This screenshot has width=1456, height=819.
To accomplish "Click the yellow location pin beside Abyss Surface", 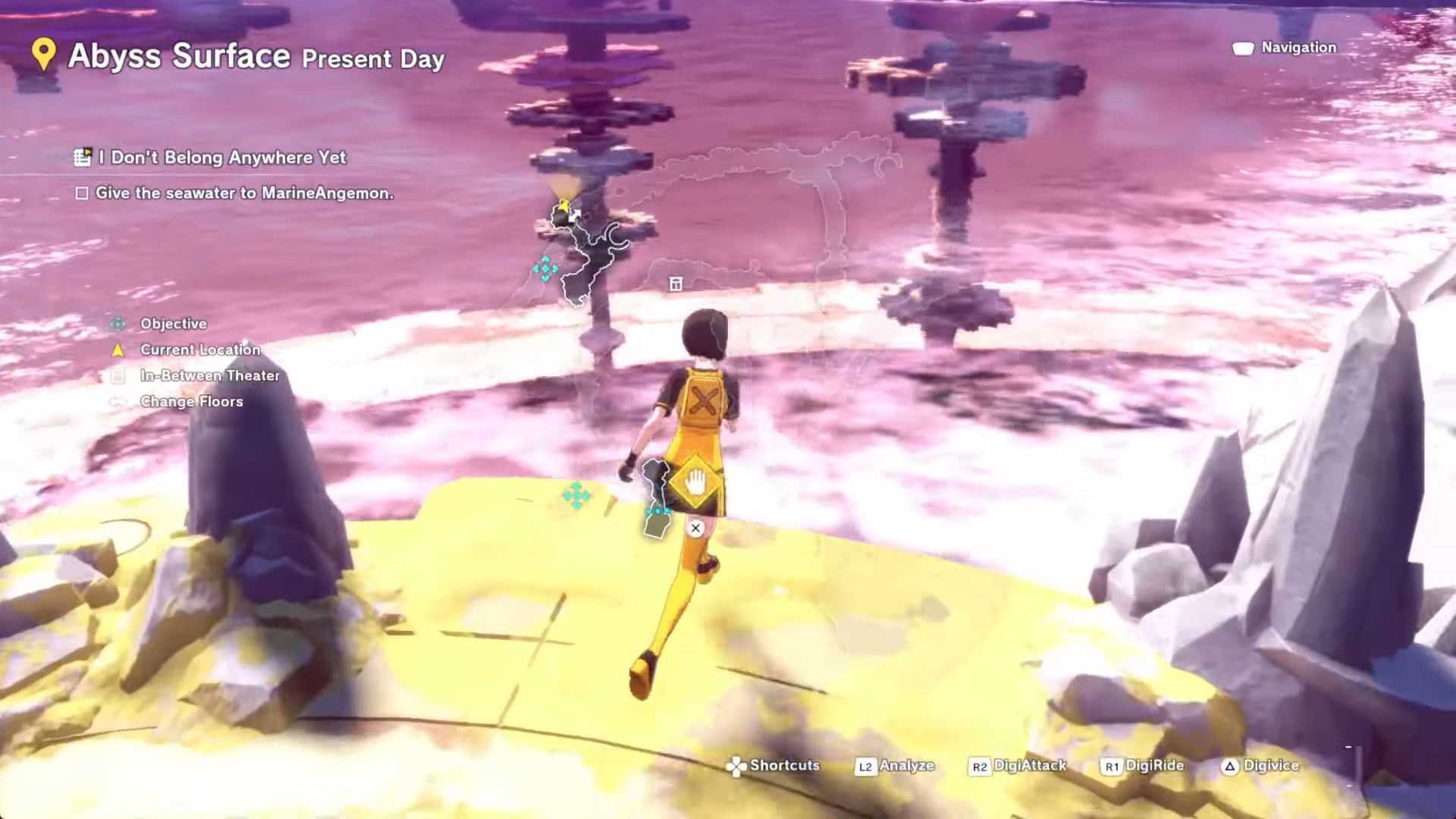I will pos(44,55).
